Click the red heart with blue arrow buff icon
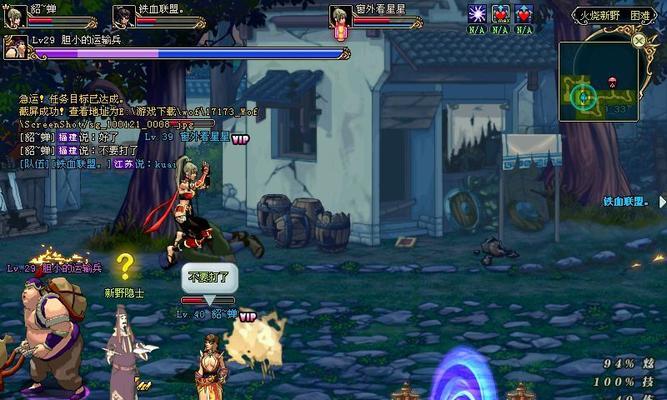 pos(524,14)
